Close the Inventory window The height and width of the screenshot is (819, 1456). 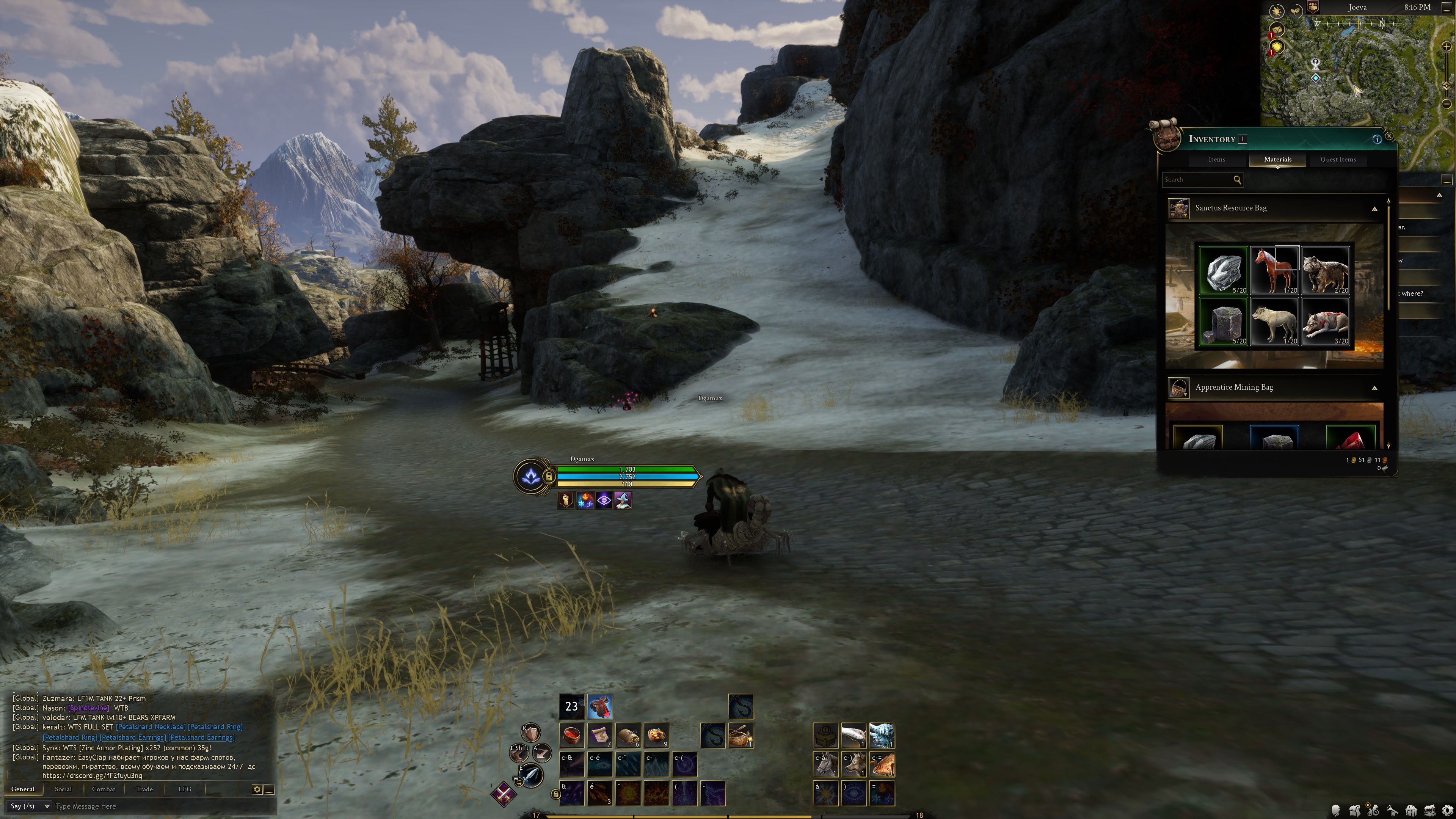tap(1389, 136)
